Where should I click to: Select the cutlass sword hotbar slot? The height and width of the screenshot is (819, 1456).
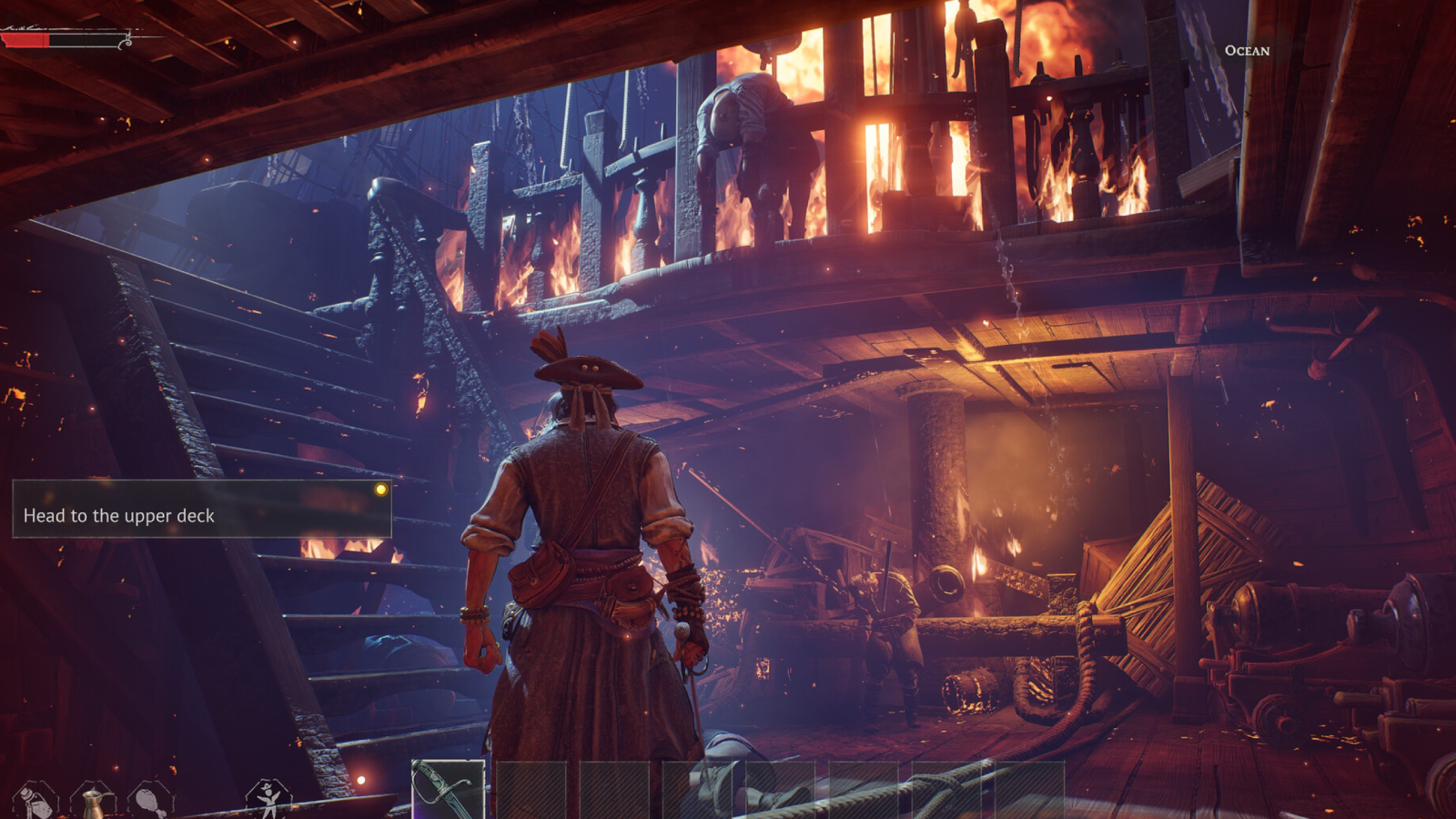pyautogui.click(x=448, y=790)
